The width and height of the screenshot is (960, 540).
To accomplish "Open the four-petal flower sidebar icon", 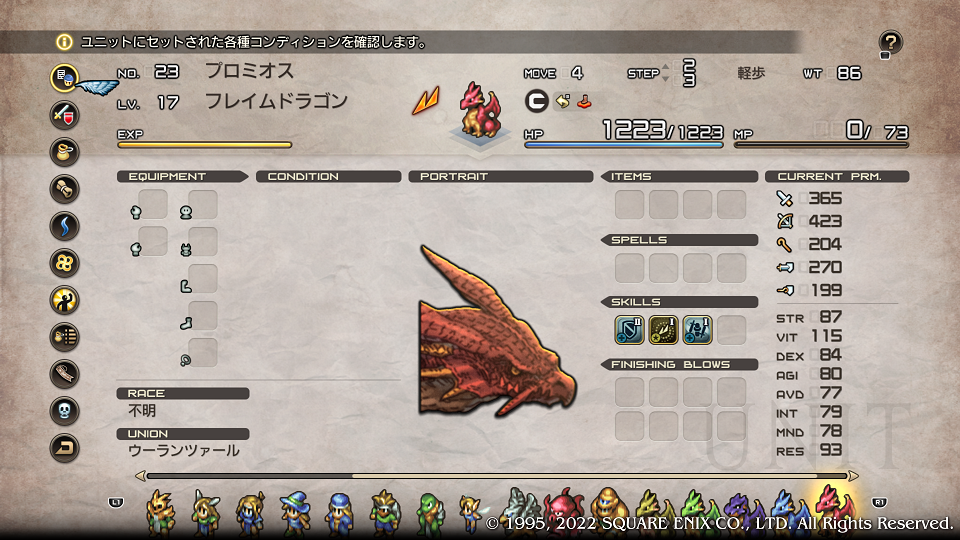I will click(x=65, y=262).
